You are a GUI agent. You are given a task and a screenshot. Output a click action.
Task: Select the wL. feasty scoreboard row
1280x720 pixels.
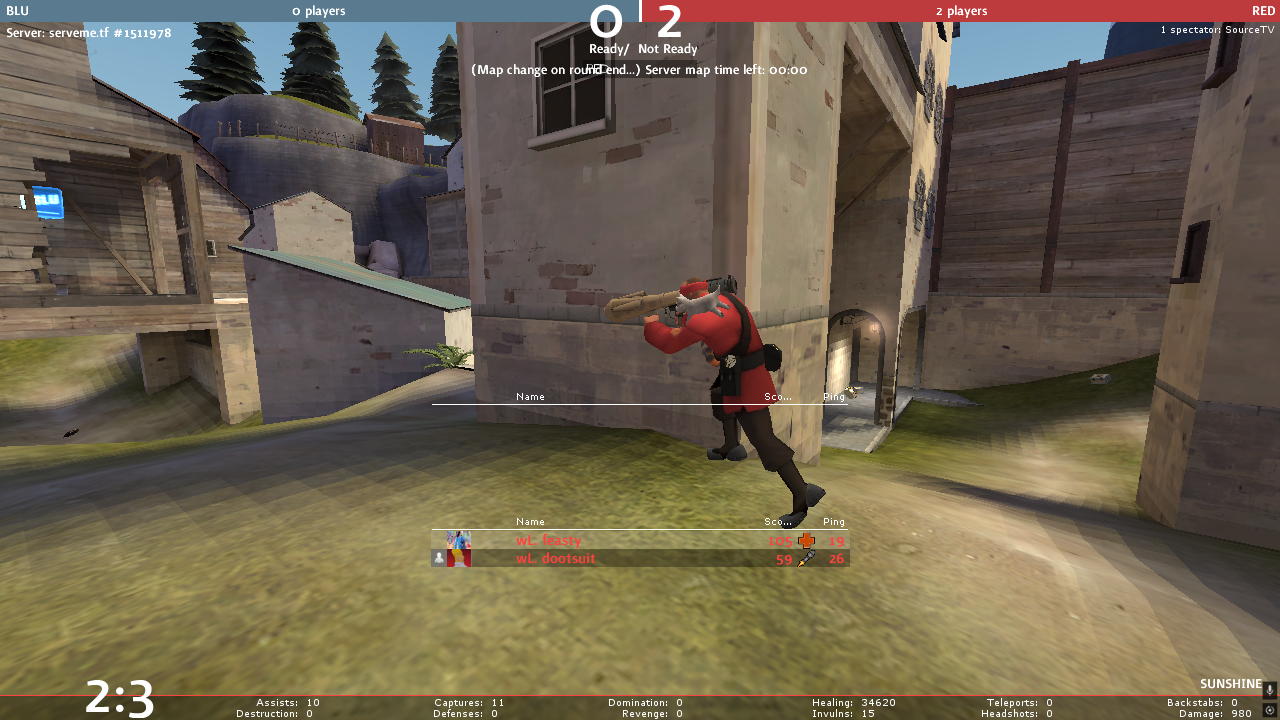click(640, 541)
